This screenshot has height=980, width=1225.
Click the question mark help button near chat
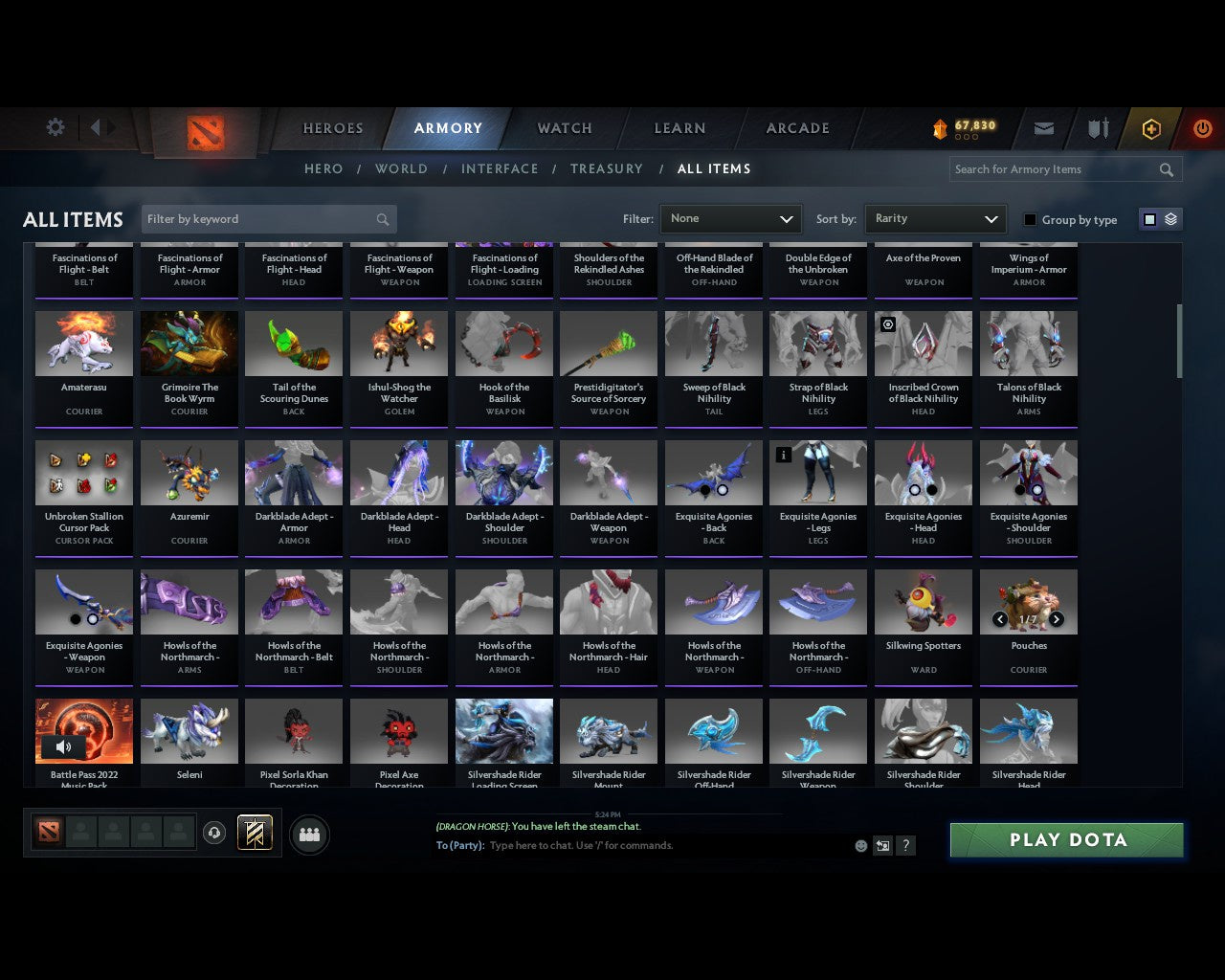click(x=905, y=846)
